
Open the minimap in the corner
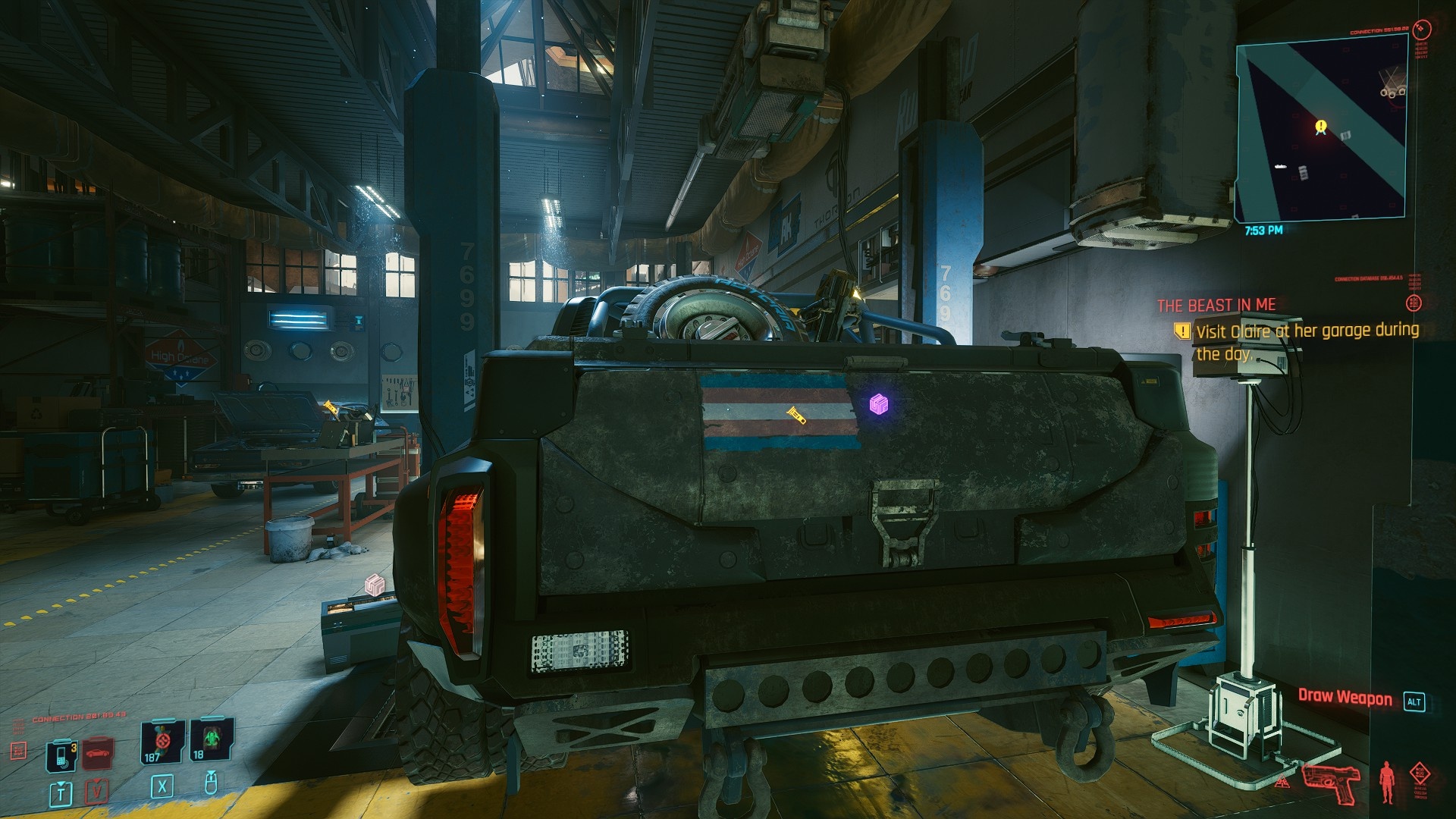(1321, 130)
